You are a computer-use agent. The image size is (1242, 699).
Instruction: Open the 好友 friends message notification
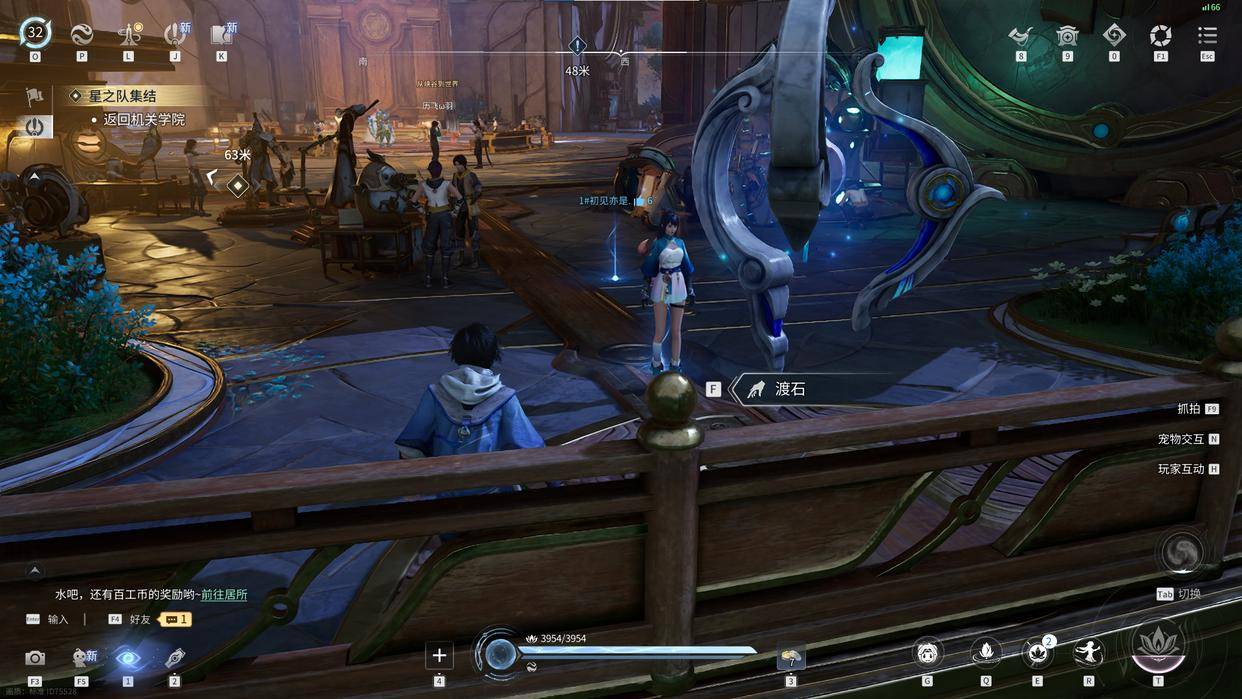[175, 619]
